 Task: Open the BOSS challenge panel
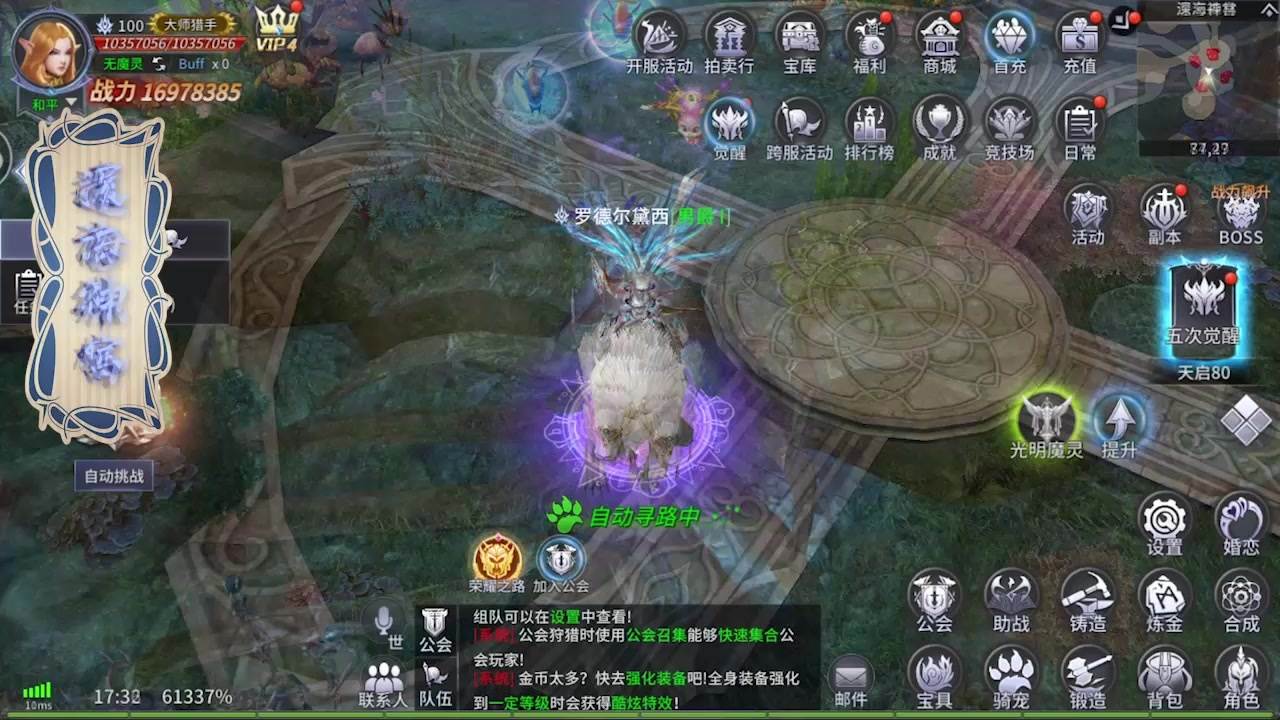tap(1240, 212)
